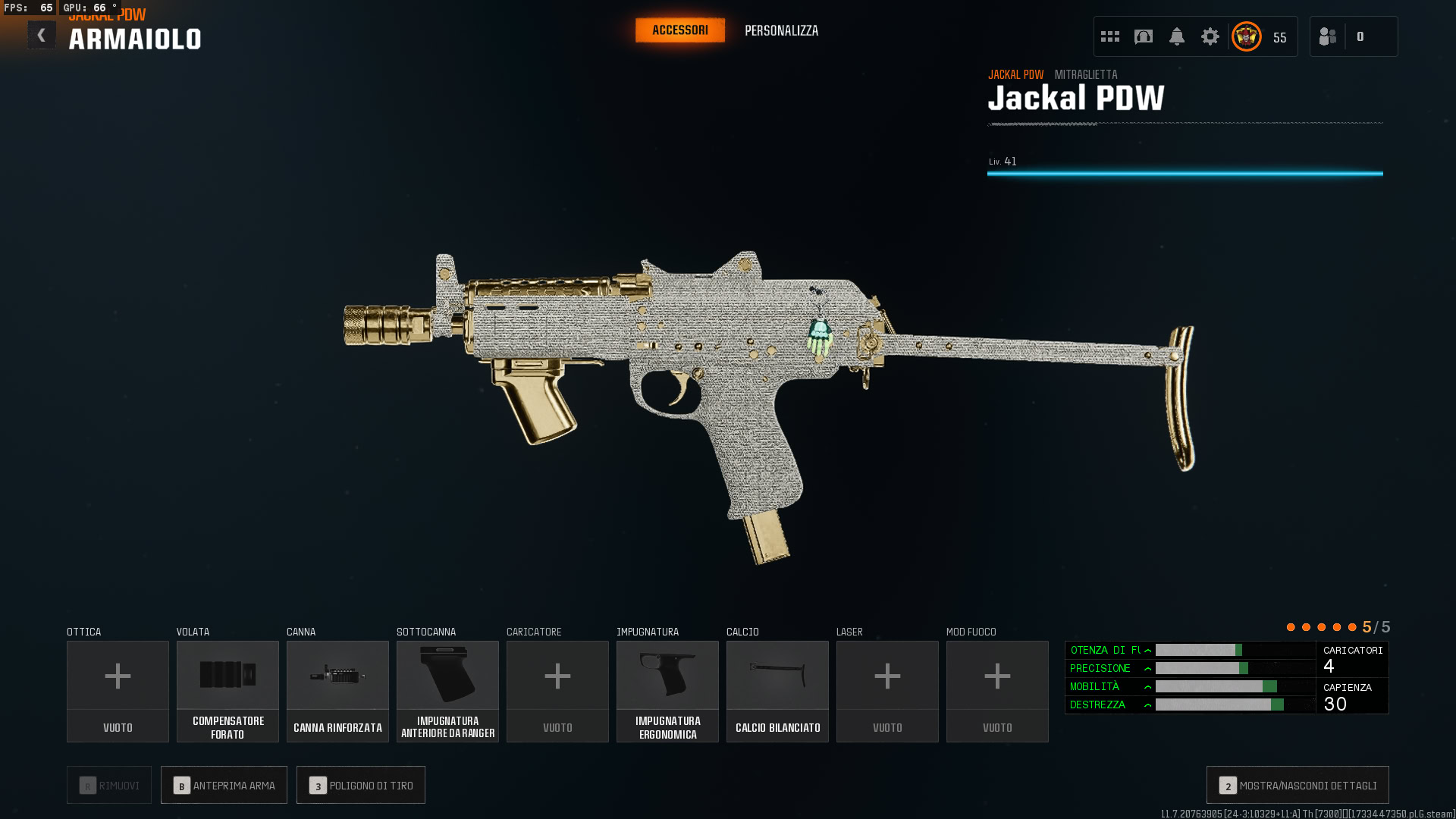Show notifications via the bell icon
The image size is (1456, 819).
[1177, 36]
